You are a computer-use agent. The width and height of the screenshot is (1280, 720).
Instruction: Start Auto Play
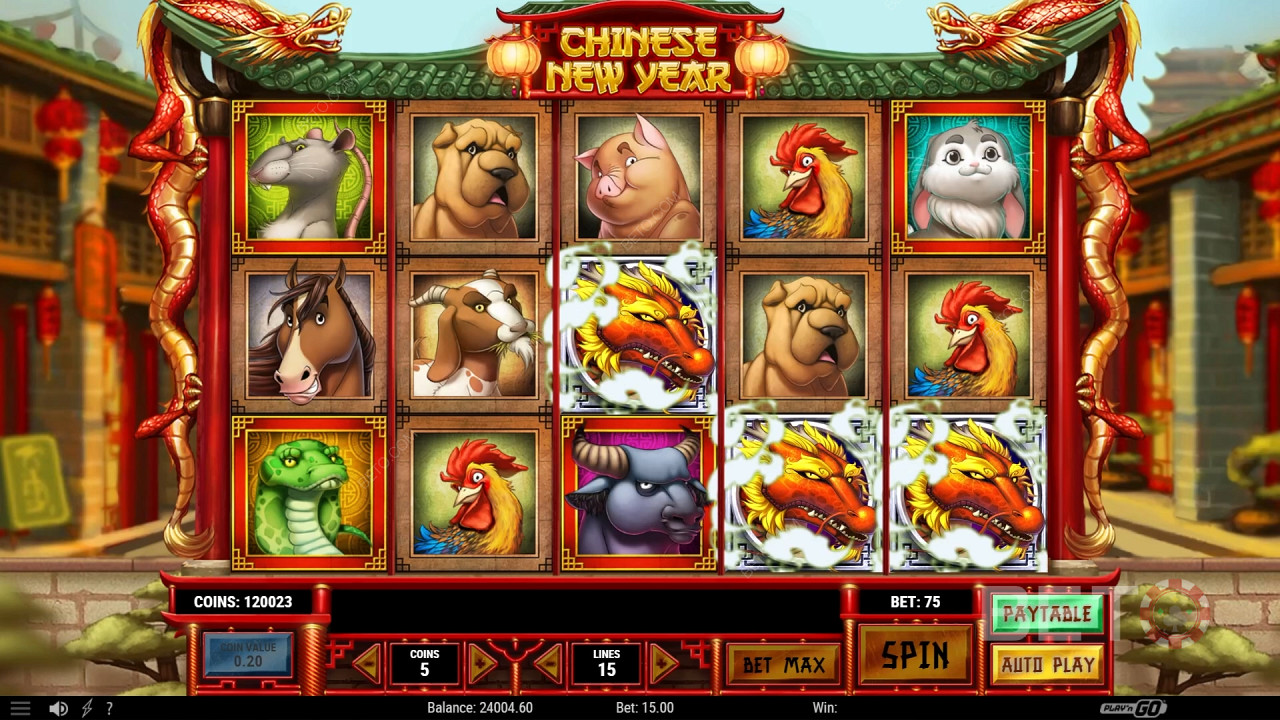point(1047,664)
